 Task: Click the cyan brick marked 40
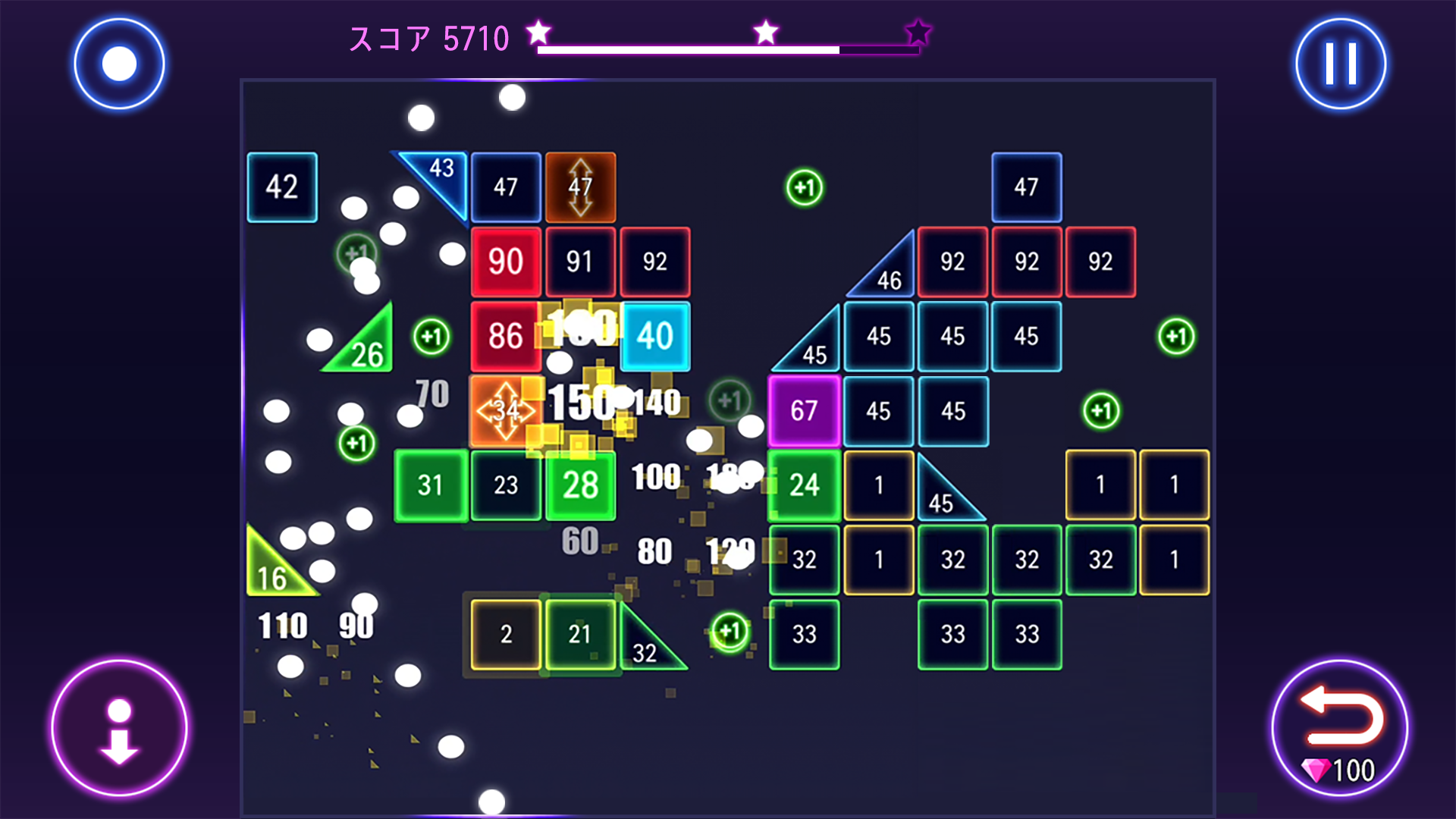click(x=654, y=336)
